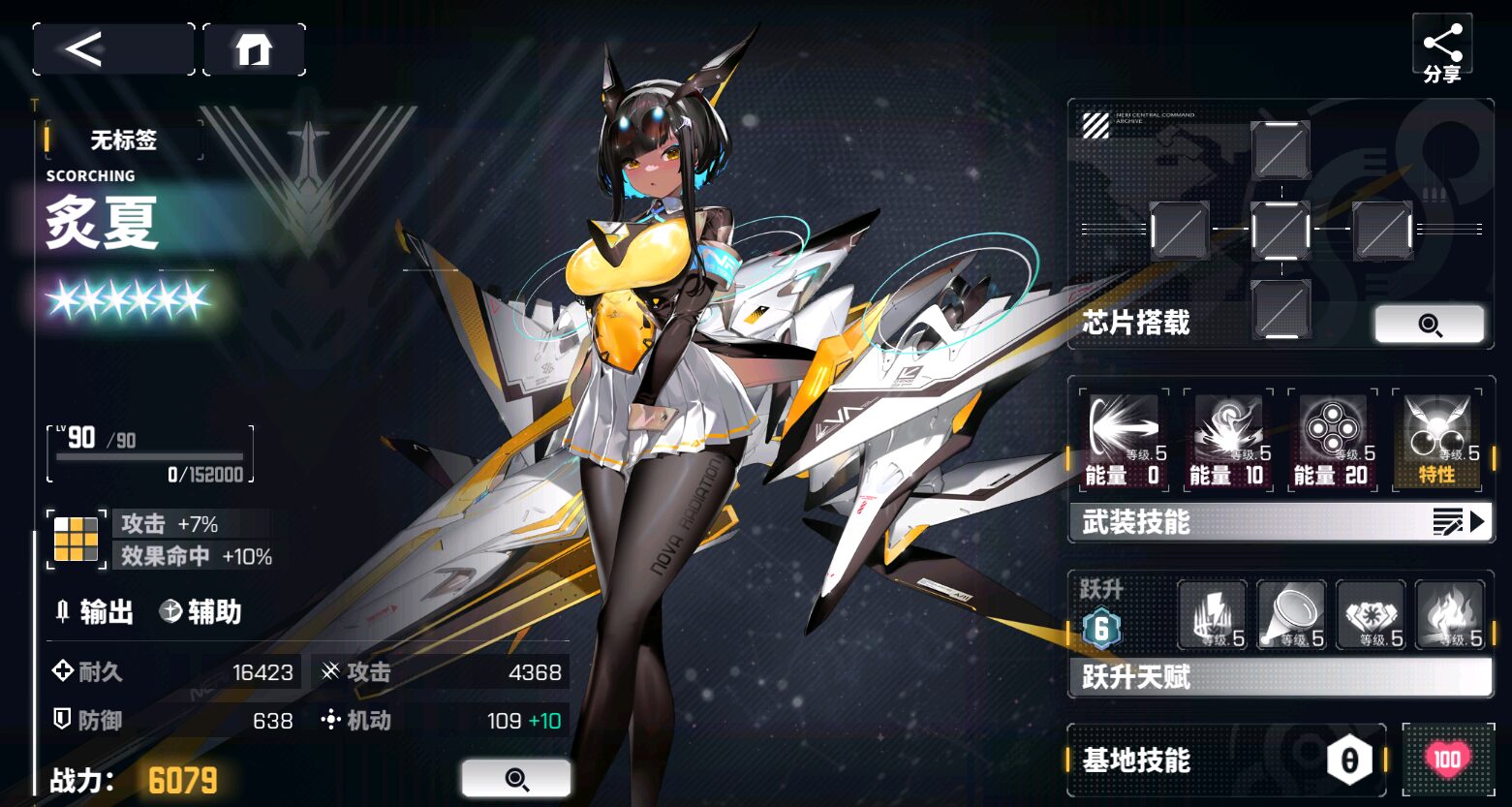Choose the megaphone ascension talent icon
Viewport: 1512px width, 807px height.
tap(1291, 615)
